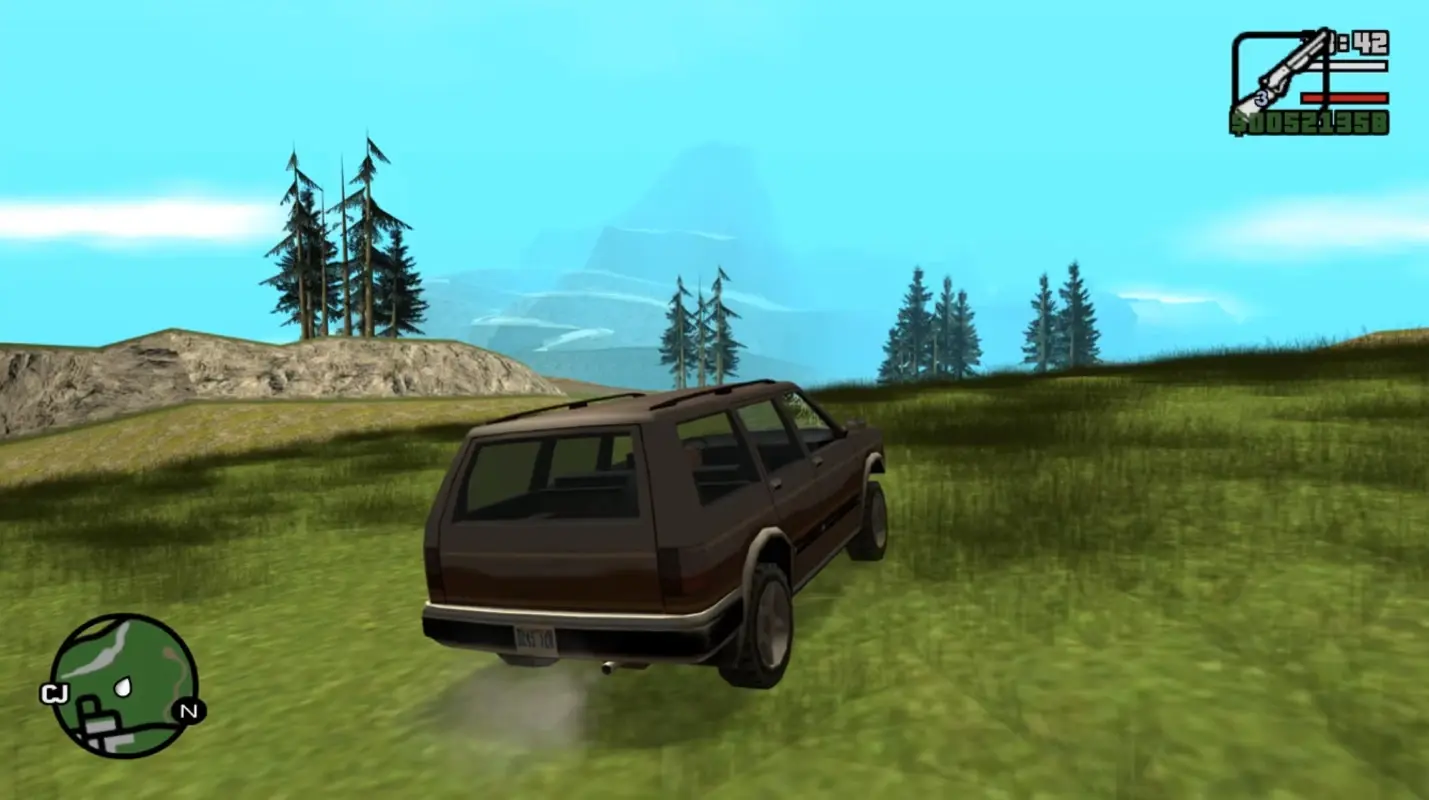Click the station wagon's license plate
This screenshot has height=800, width=1429.
pos(538,637)
